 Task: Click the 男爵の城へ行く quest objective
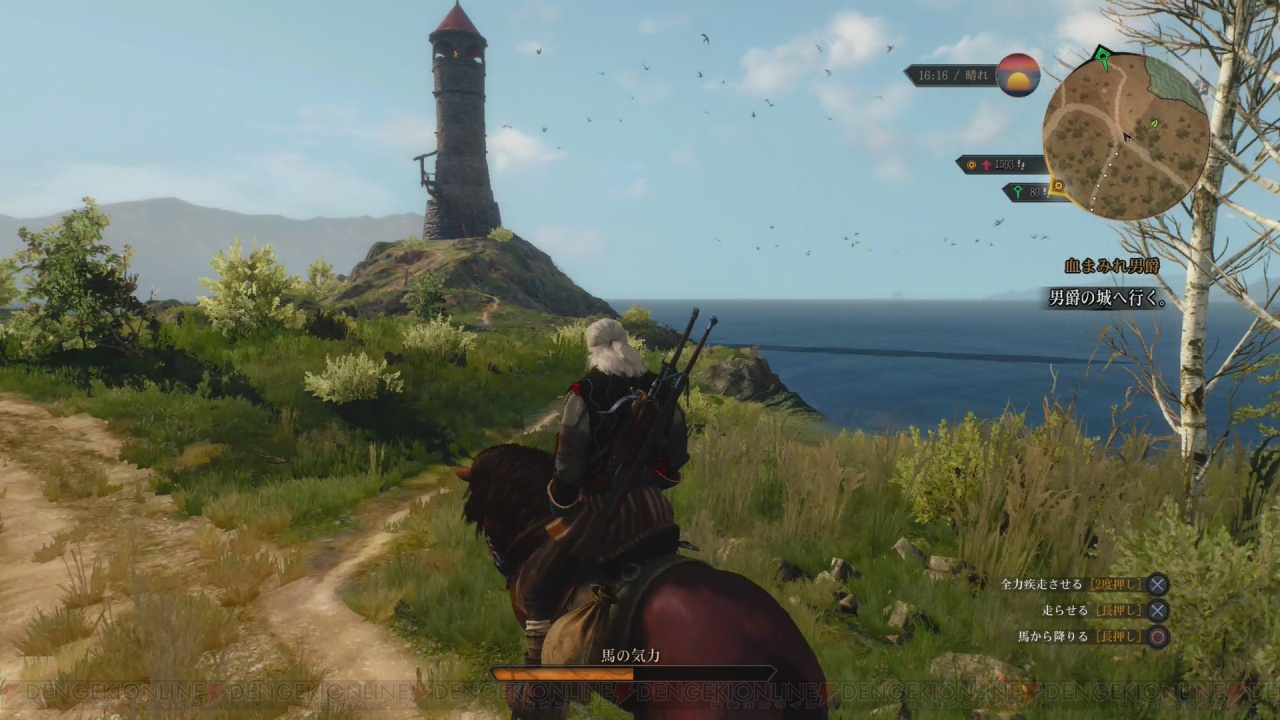(x=1105, y=298)
